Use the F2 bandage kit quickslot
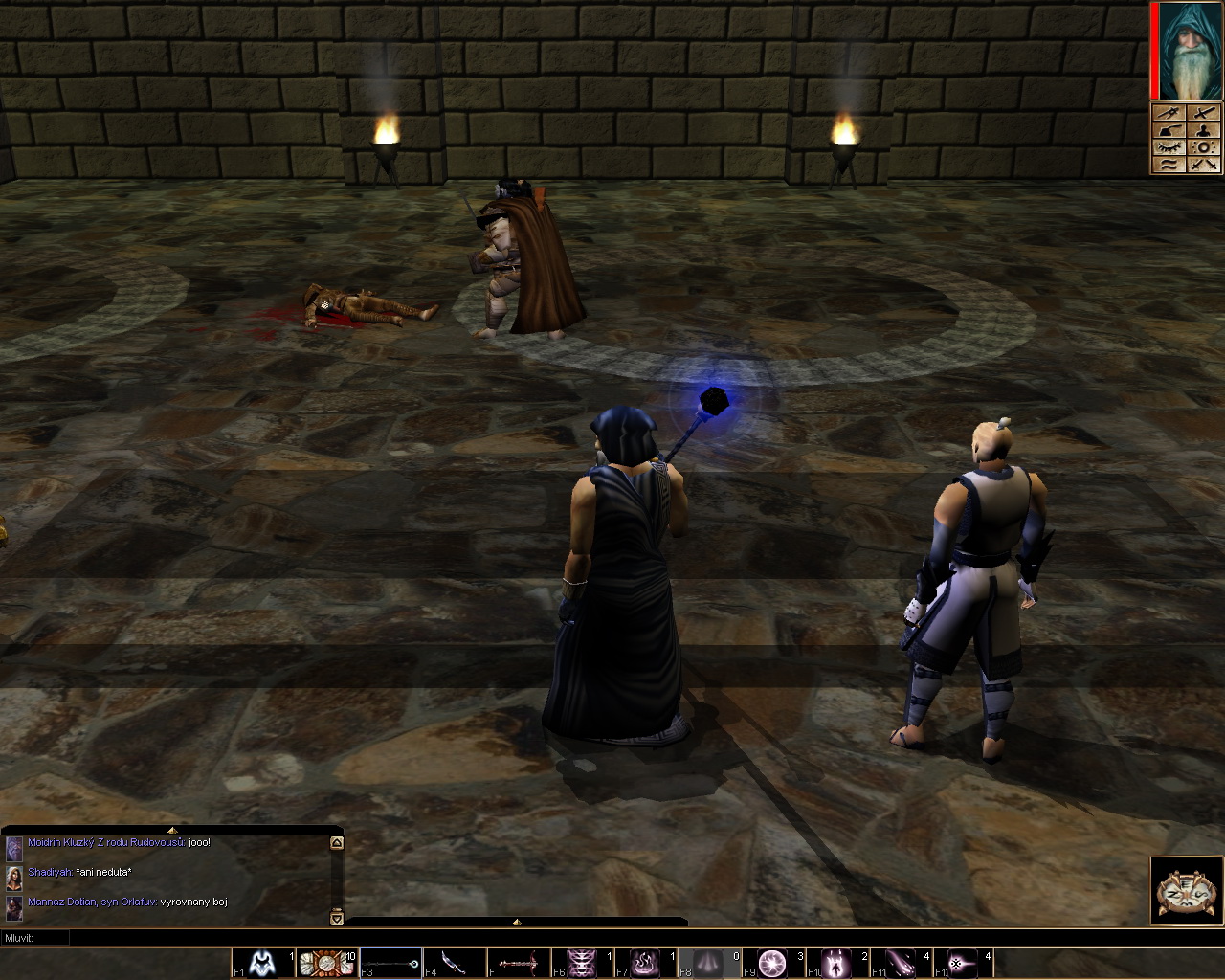Image resolution: width=1225 pixels, height=980 pixels. 326,963
